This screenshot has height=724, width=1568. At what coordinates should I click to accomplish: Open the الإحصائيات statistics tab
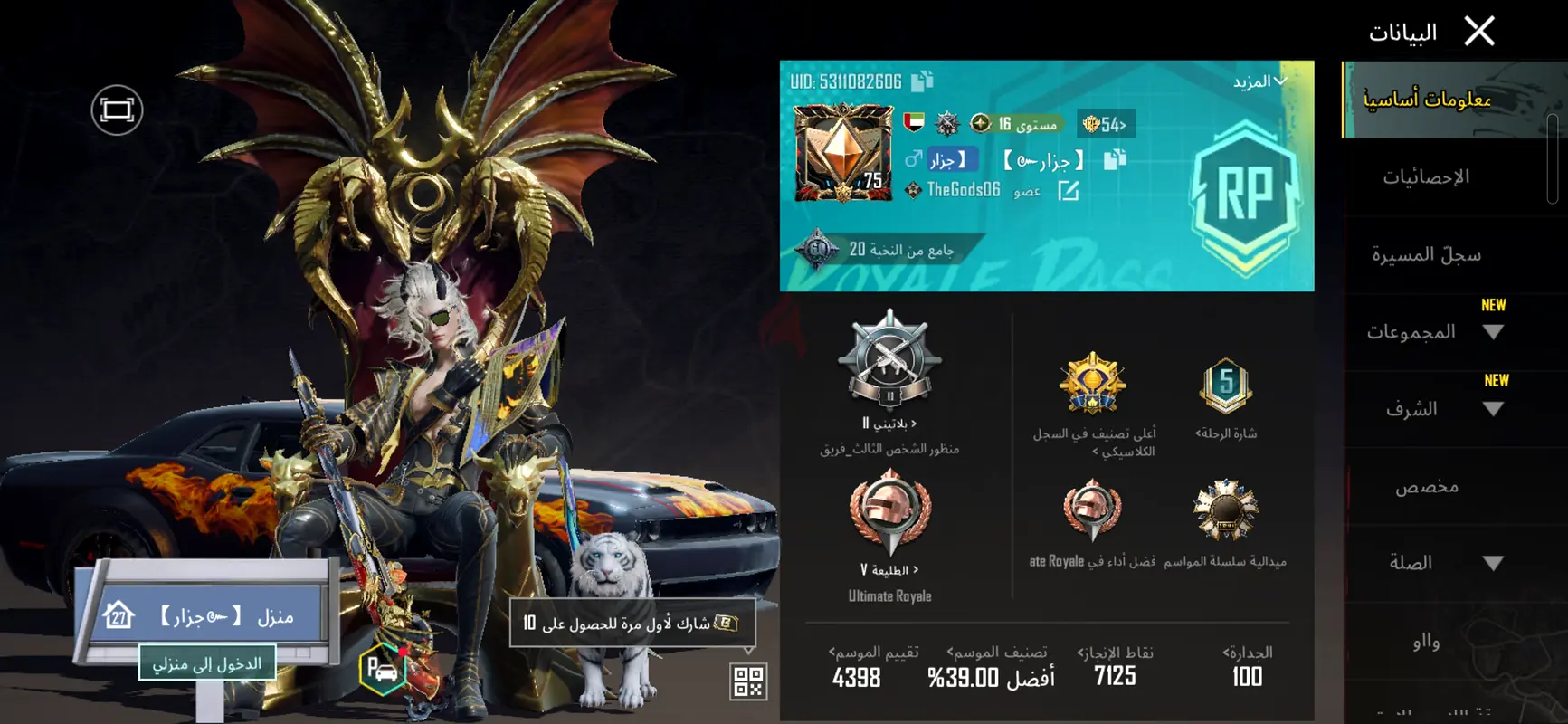pyautogui.click(x=1425, y=177)
